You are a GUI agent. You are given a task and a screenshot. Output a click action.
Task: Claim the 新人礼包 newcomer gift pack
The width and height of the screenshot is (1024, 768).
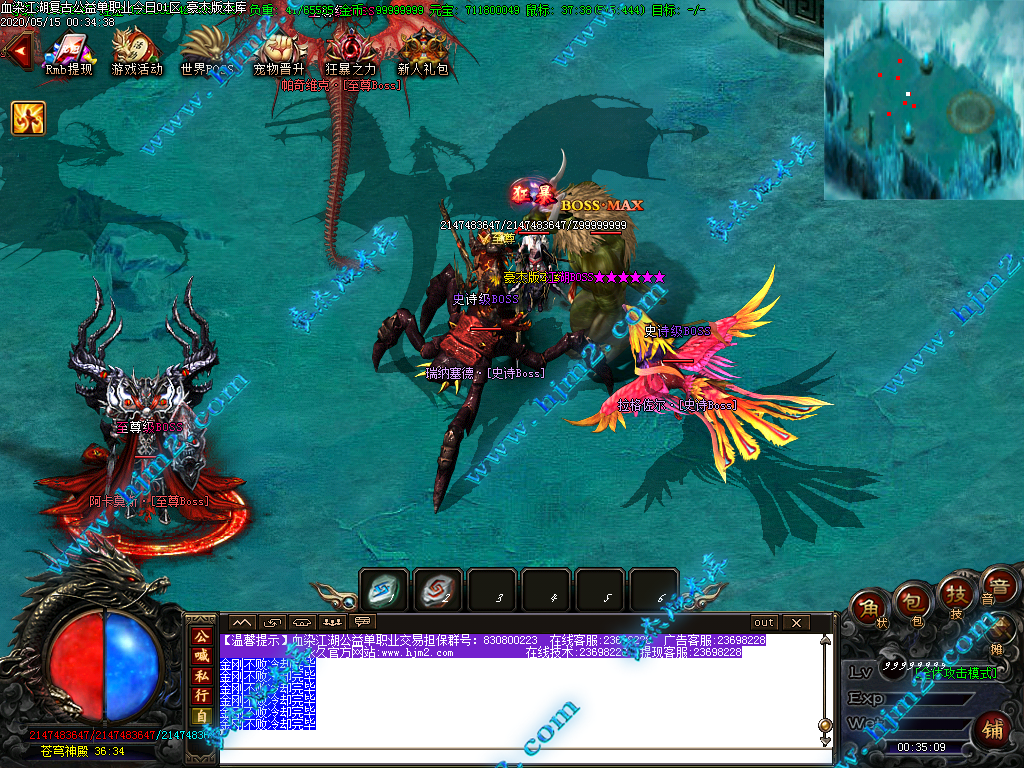(422, 48)
